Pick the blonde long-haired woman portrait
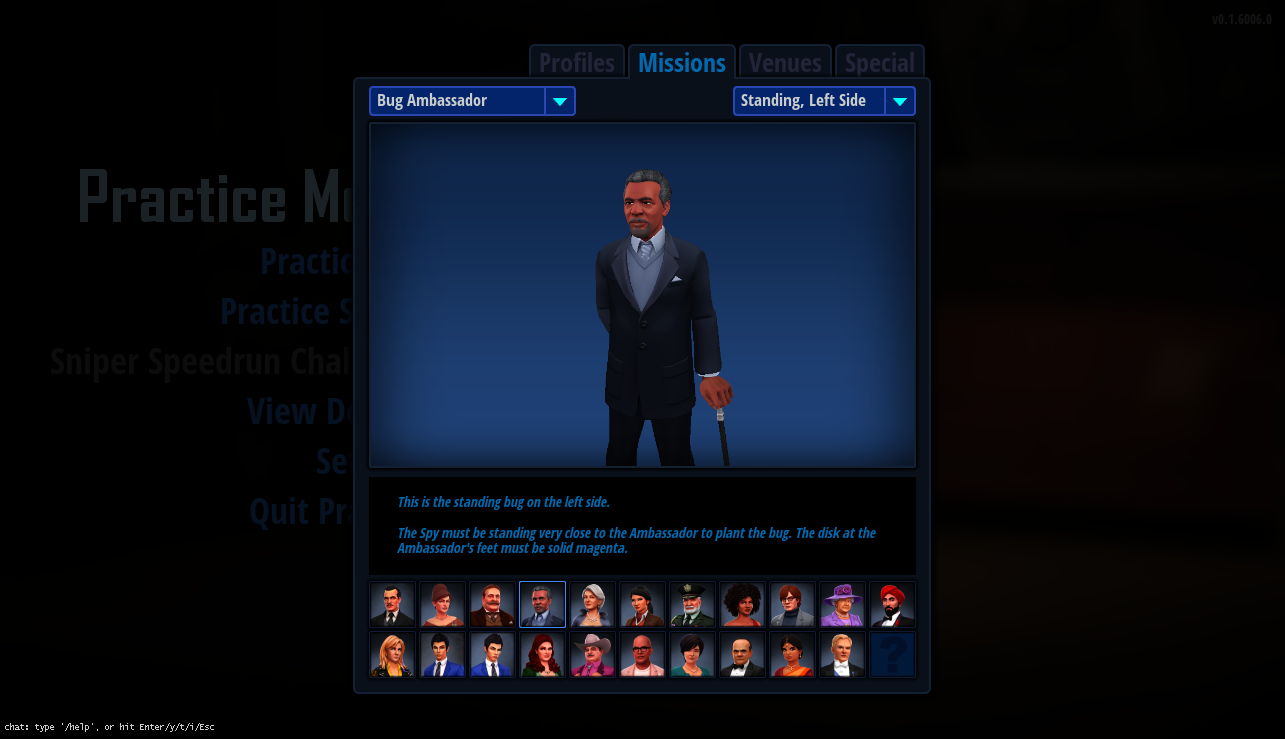This screenshot has width=1285, height=739. coord(392,655)
